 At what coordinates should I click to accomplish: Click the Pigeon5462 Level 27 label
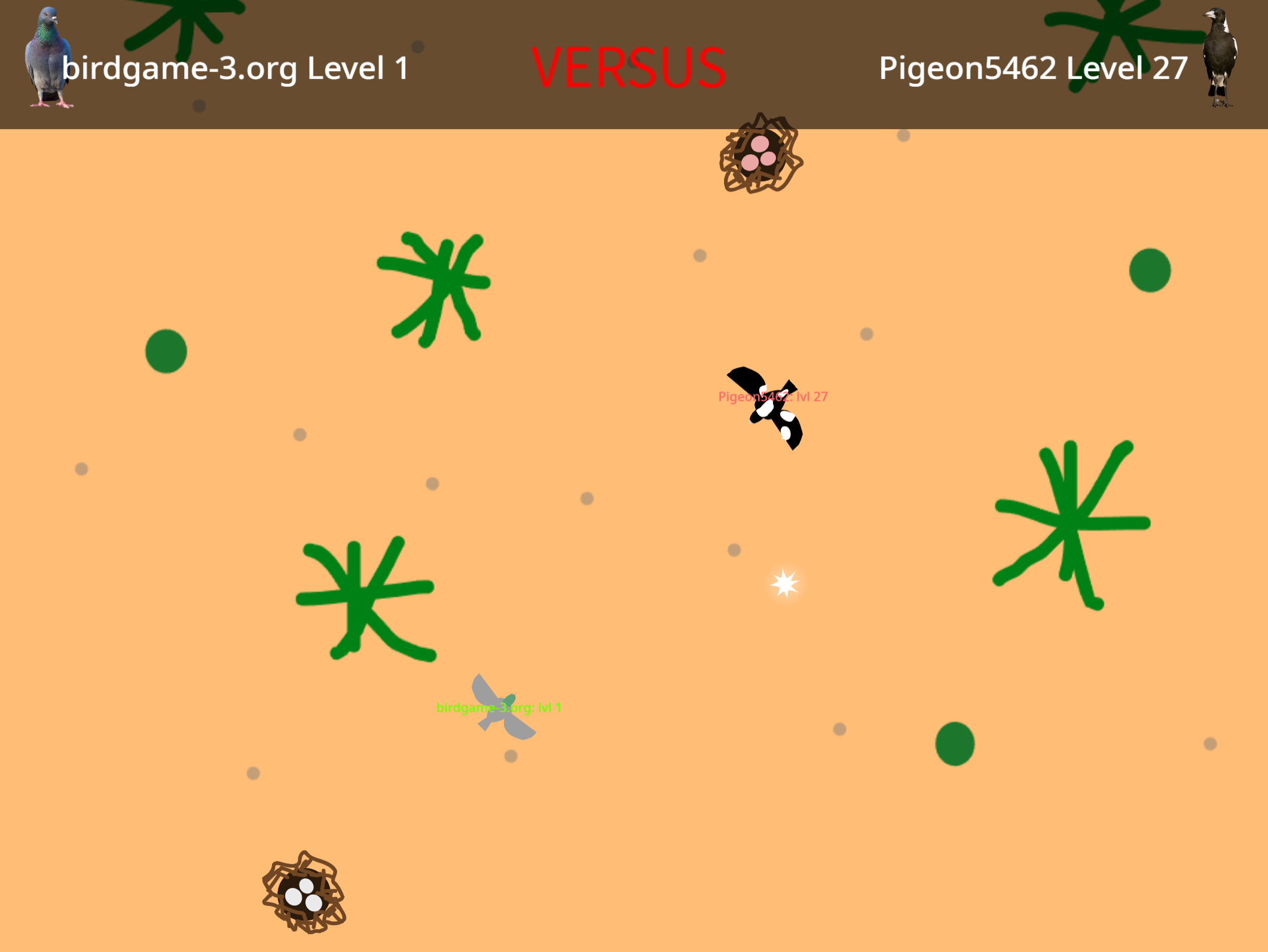click(1032, 69)
